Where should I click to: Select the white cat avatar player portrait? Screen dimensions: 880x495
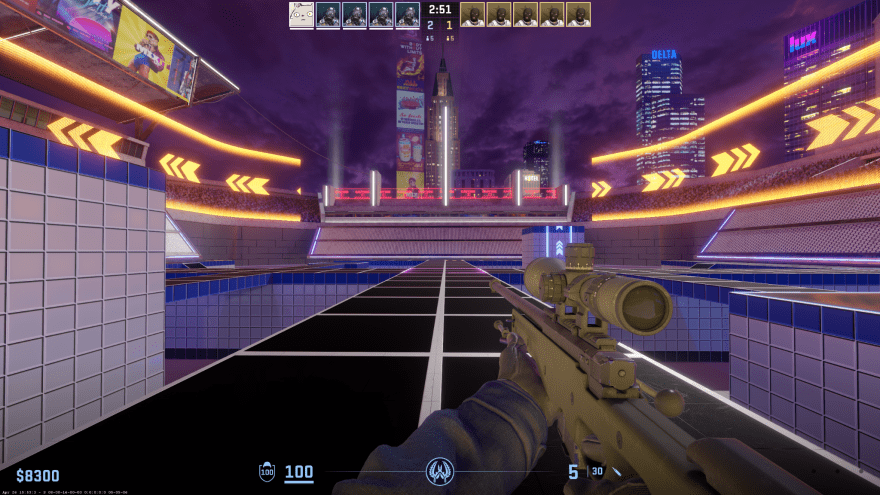click(x=301, y=14)
